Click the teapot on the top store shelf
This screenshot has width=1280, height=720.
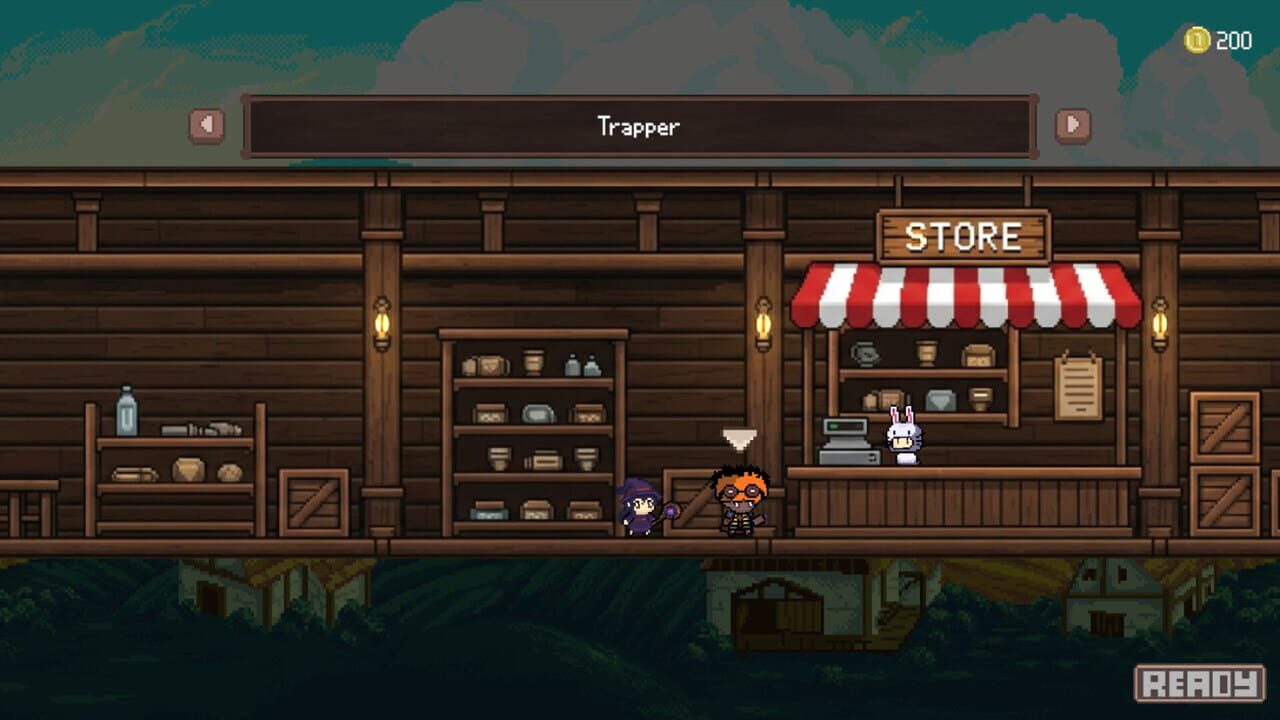[863, 352]
